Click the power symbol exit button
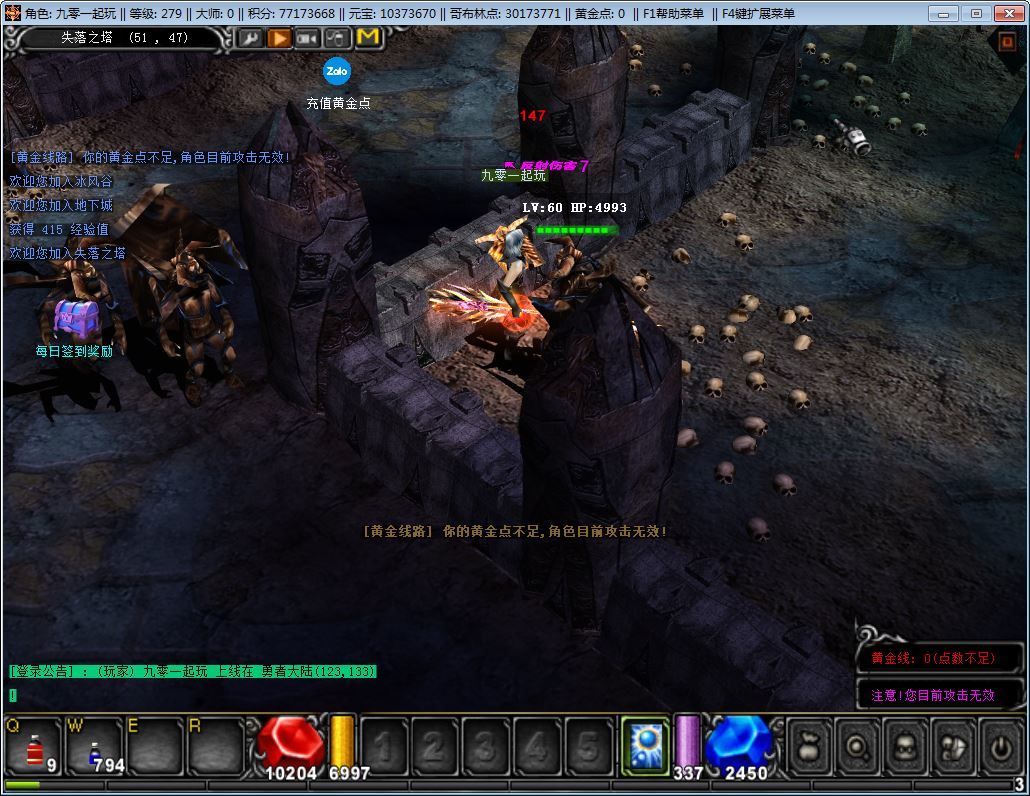Image resolution: width=1030 pixels, height=796 pixels. point(1000,746)
